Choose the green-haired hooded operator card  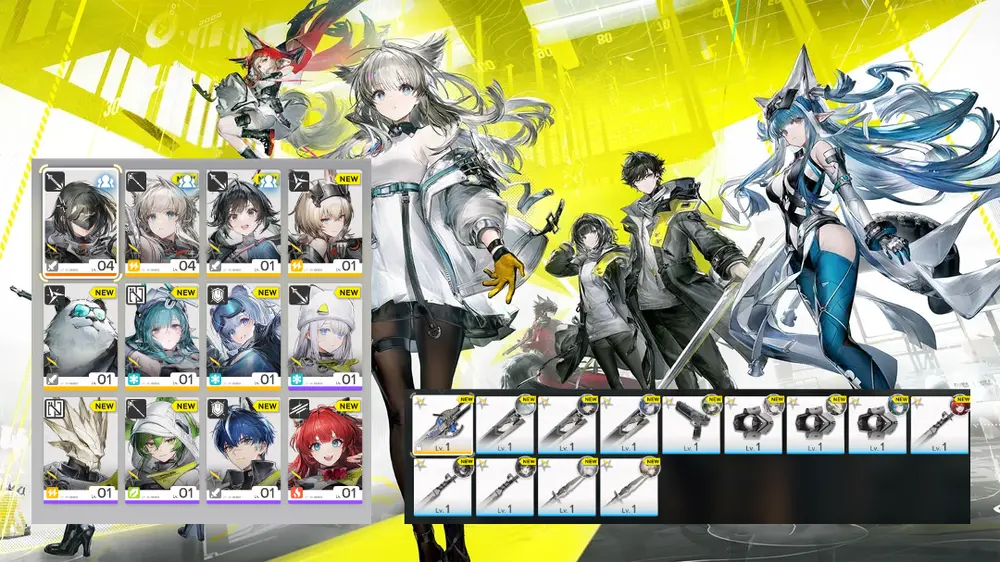click(161, 450)
